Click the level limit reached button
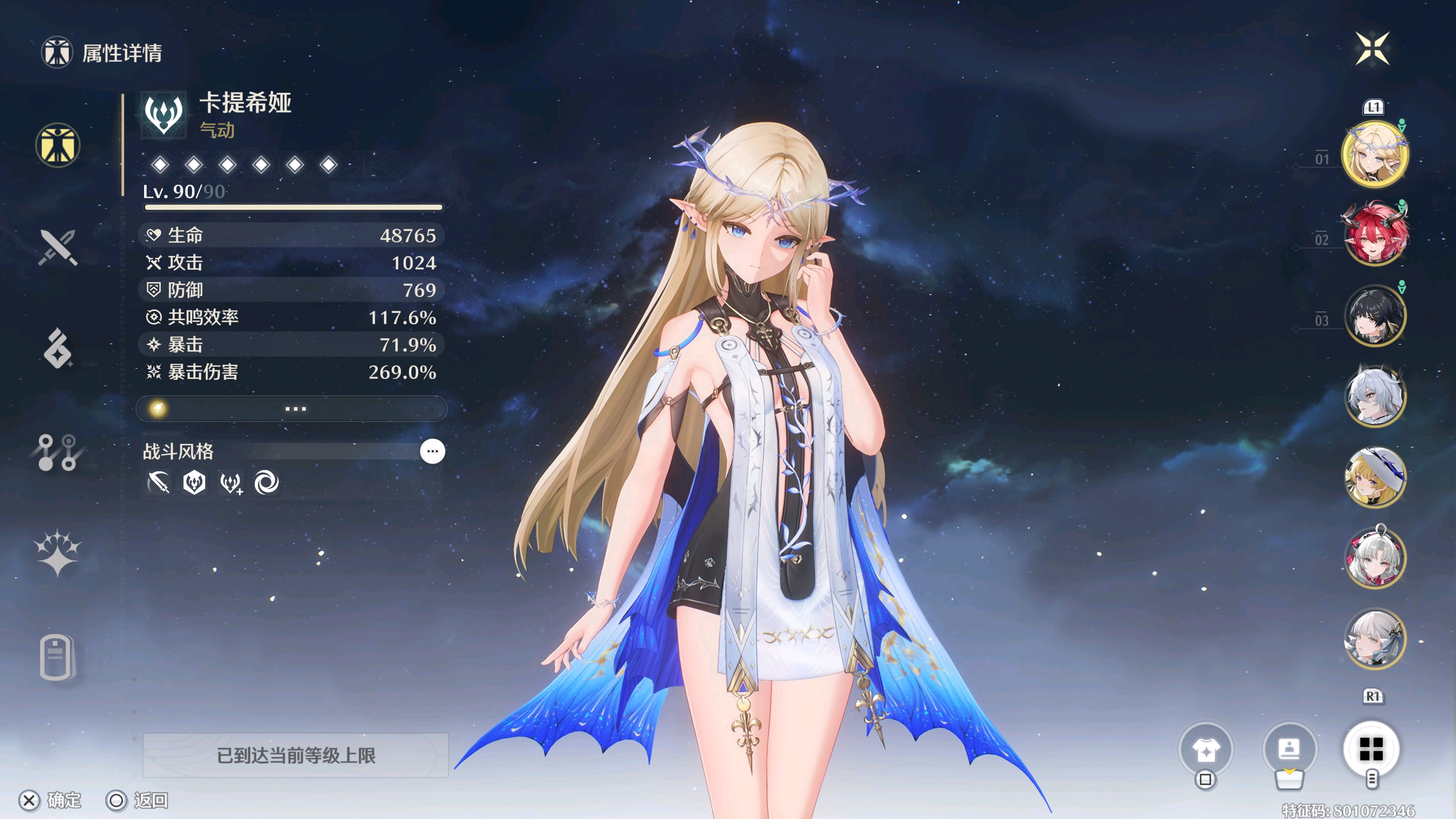 pos(296,755)
